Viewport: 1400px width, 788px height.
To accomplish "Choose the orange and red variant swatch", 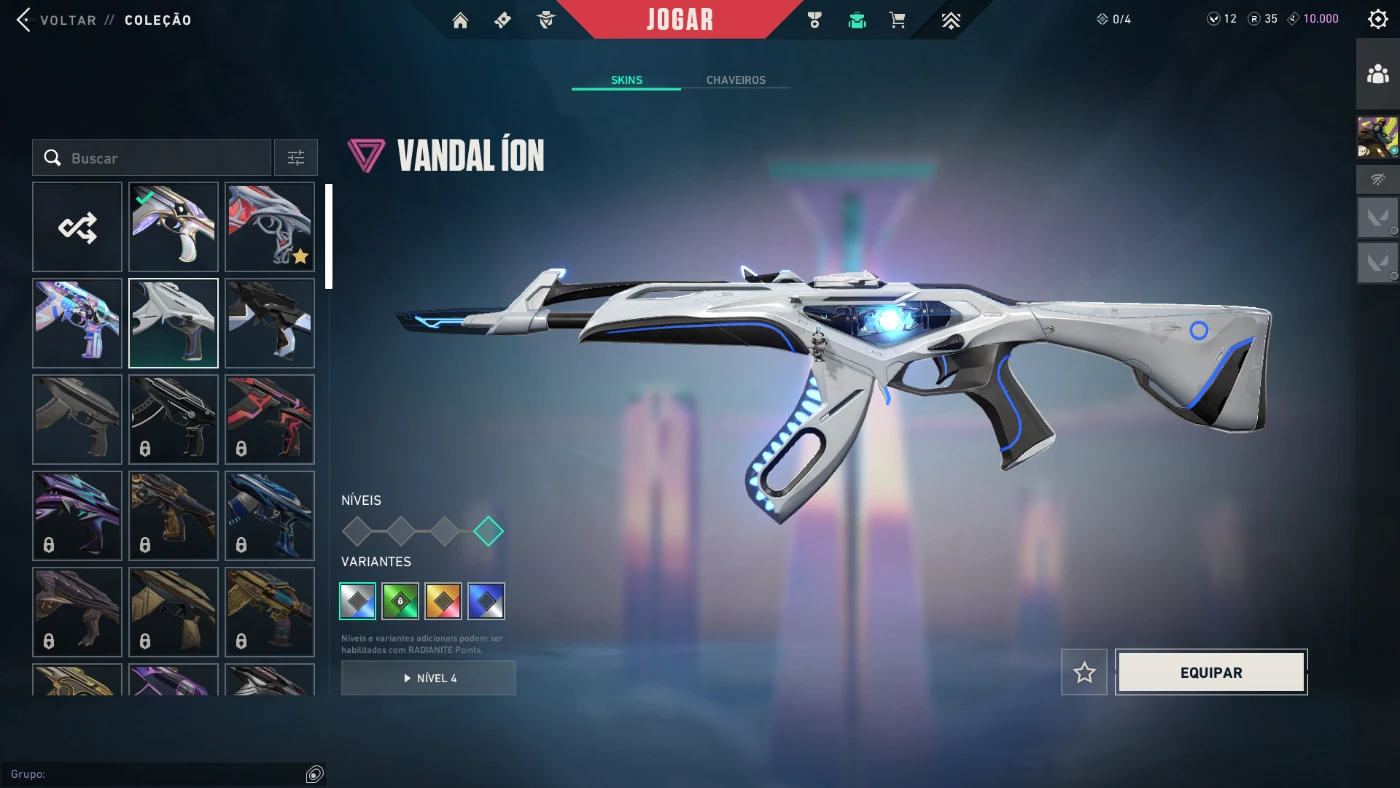I will tap(443, 601).
